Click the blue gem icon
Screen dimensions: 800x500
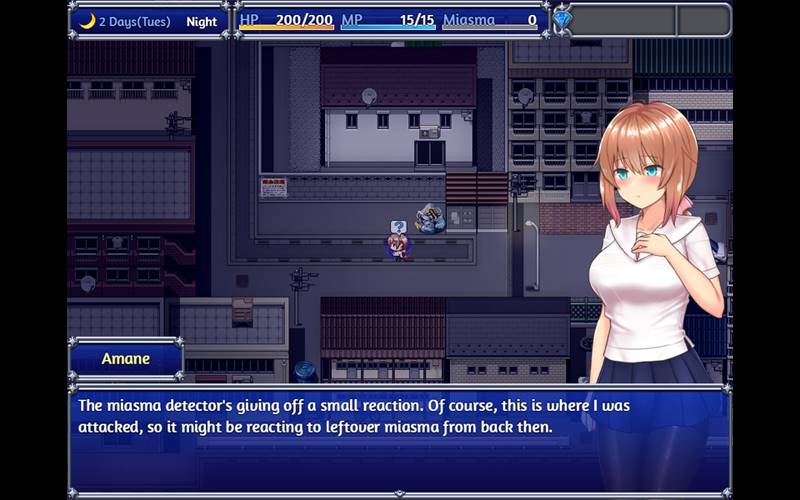(x=562, y=20)
